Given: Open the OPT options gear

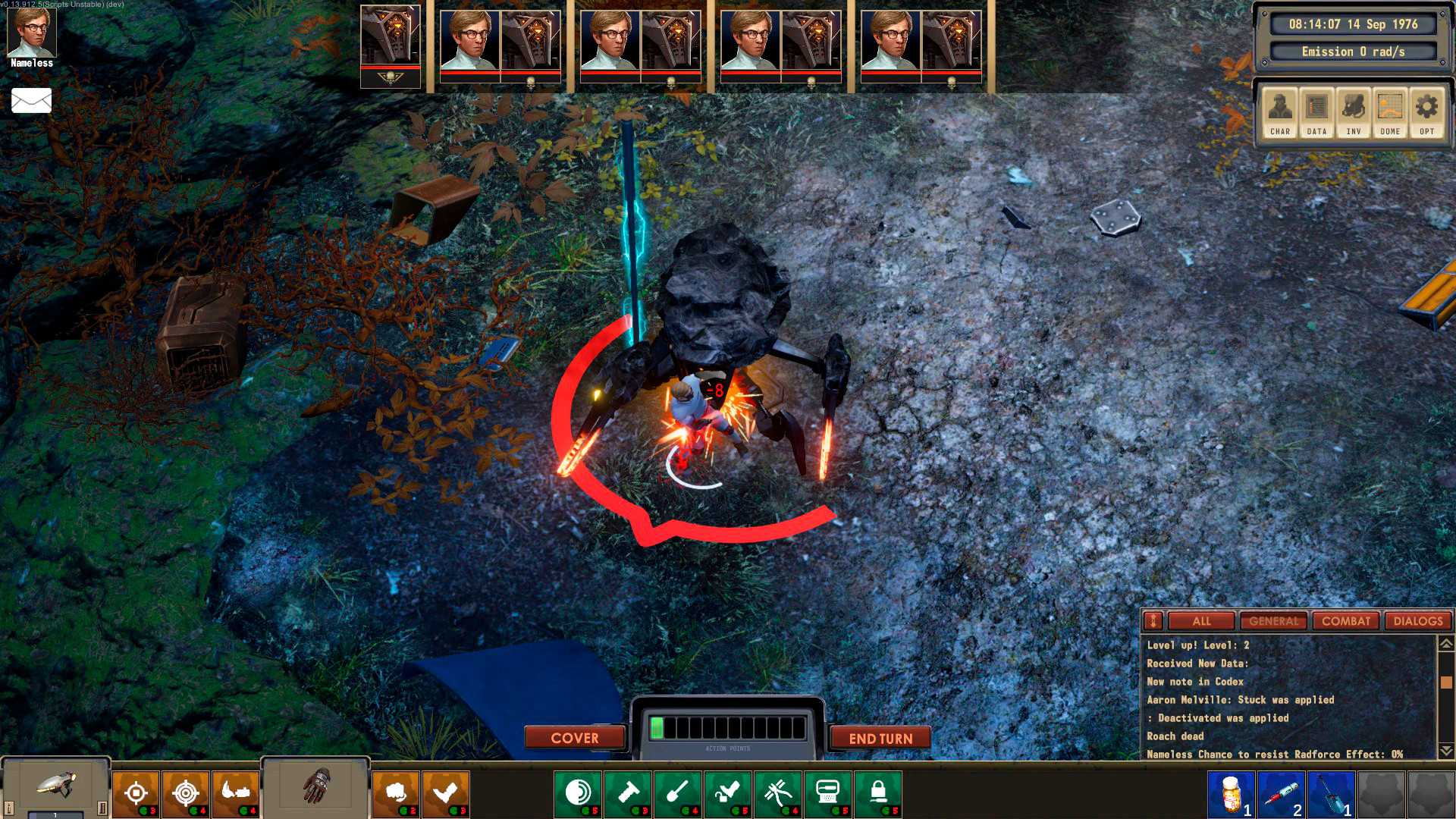Looking at the screenshot, I should (1426, 112).
